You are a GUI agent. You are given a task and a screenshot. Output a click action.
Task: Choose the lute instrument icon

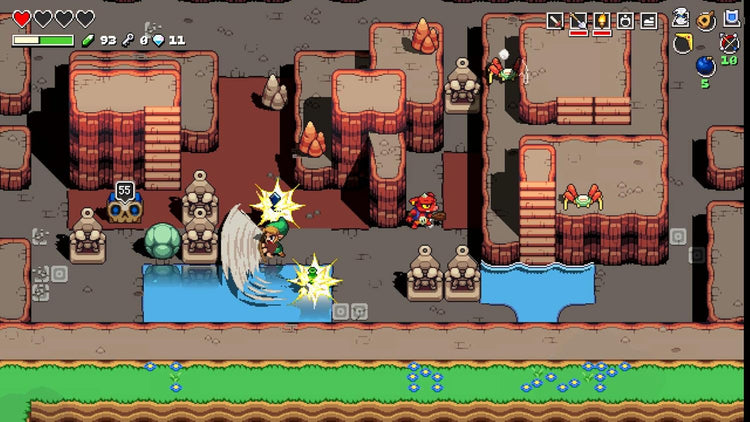pos(706,18)
